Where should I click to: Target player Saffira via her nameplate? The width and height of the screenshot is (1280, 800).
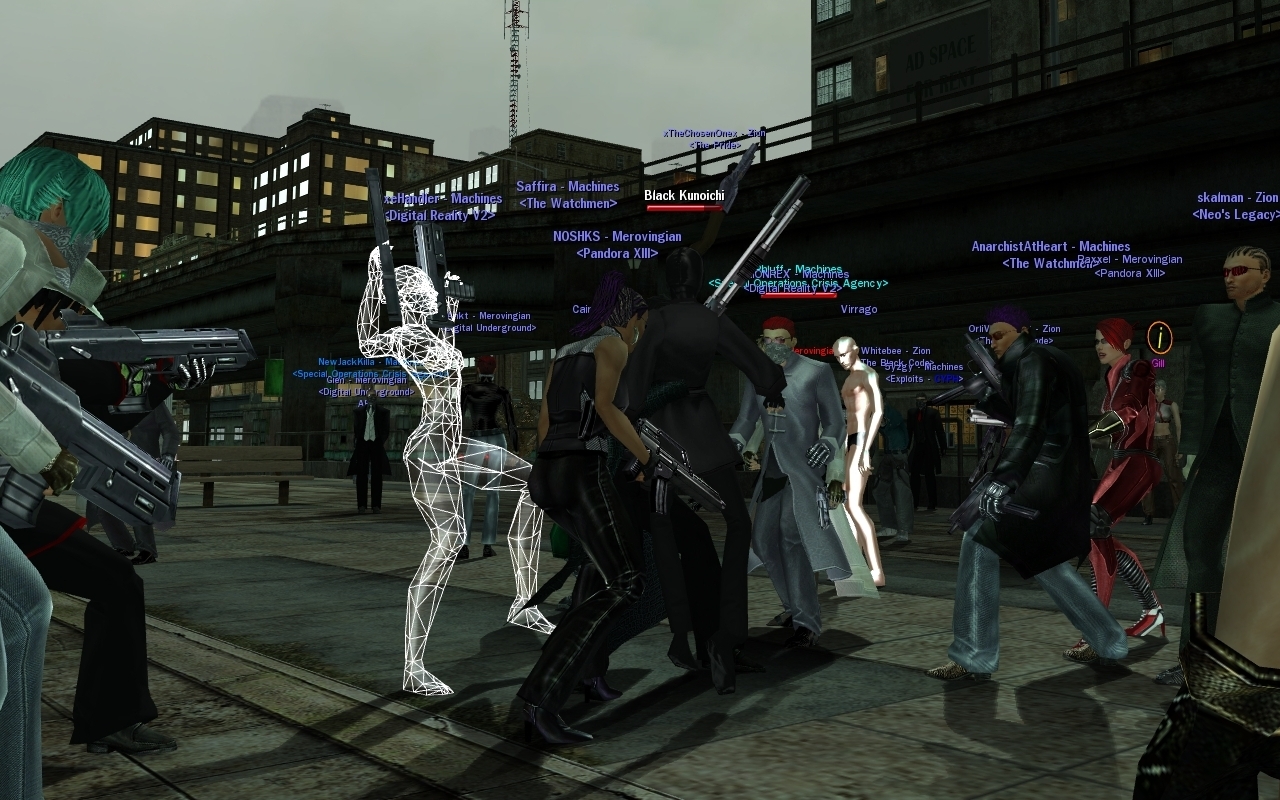(567, 187)
